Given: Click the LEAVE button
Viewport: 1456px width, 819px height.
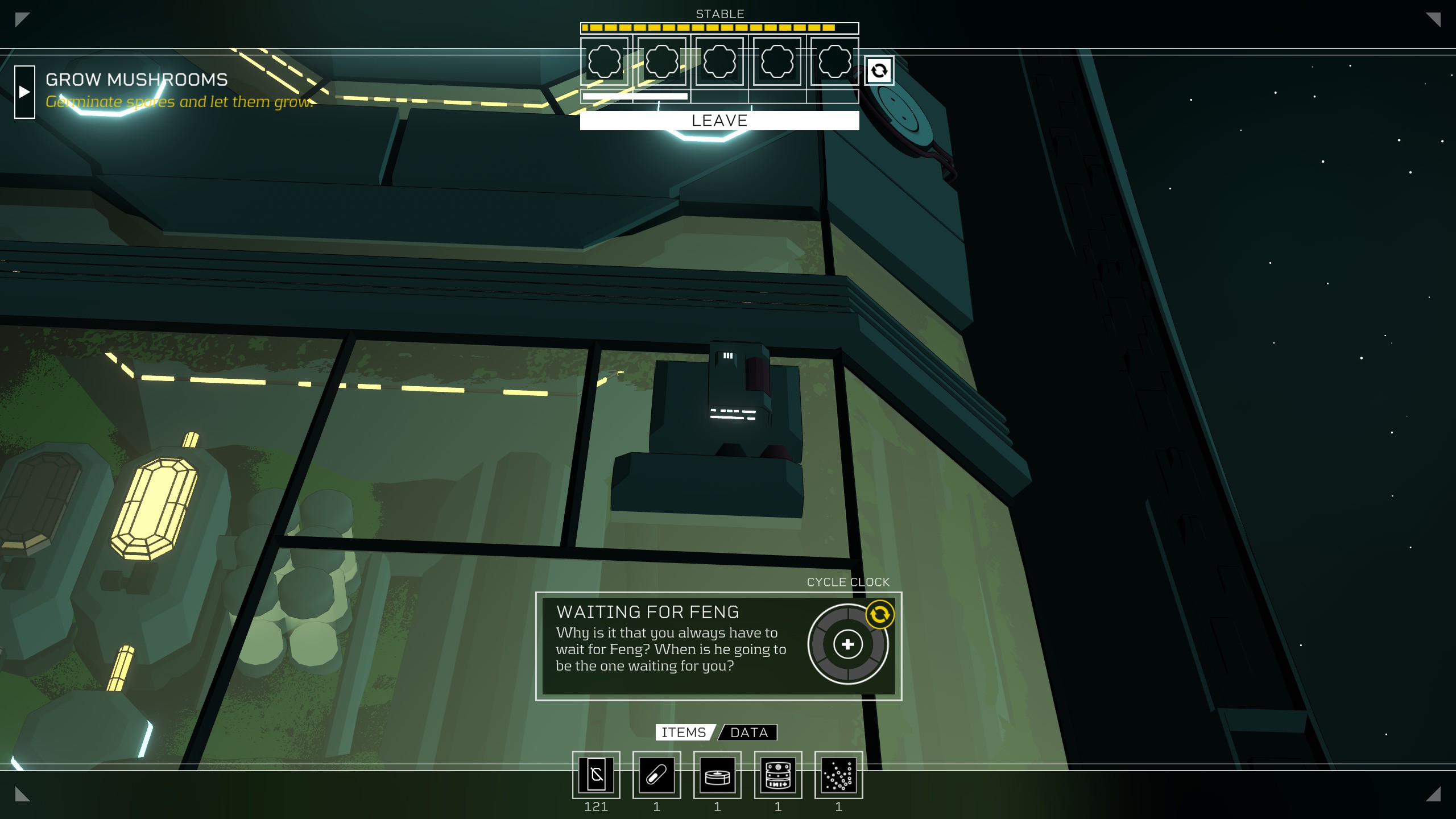Looking at the screenshot, I should (719, 121).
